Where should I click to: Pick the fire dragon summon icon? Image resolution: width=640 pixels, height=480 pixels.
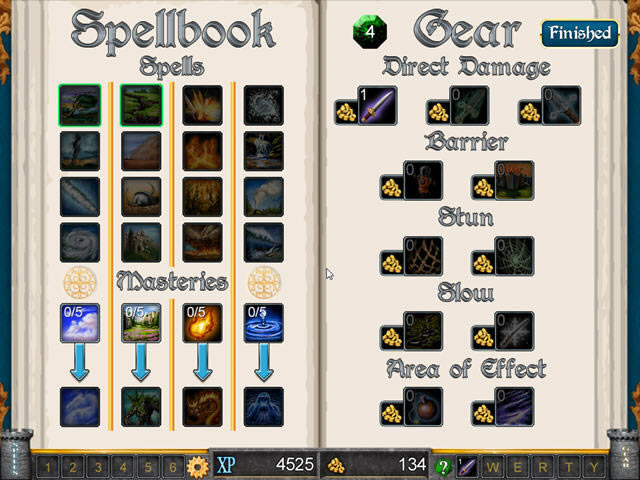tap(202, 406)
